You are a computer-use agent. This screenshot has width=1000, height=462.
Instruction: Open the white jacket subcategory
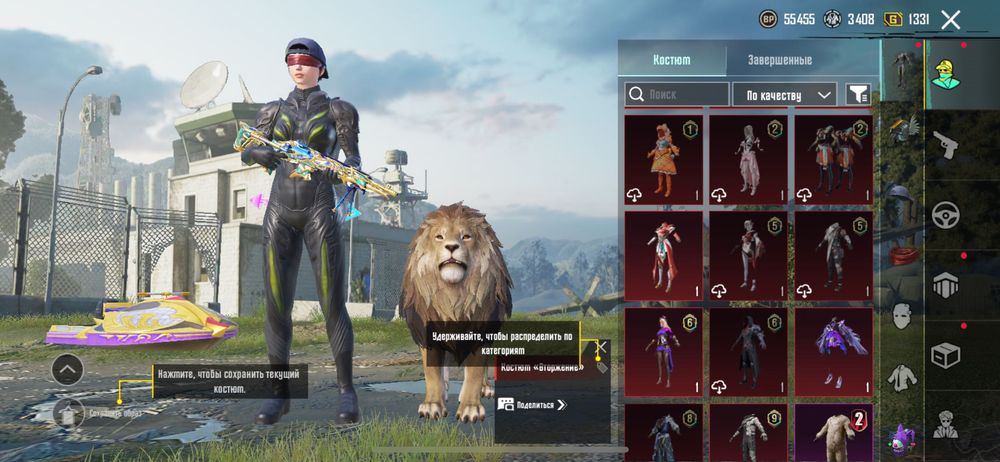pos(902,376)
